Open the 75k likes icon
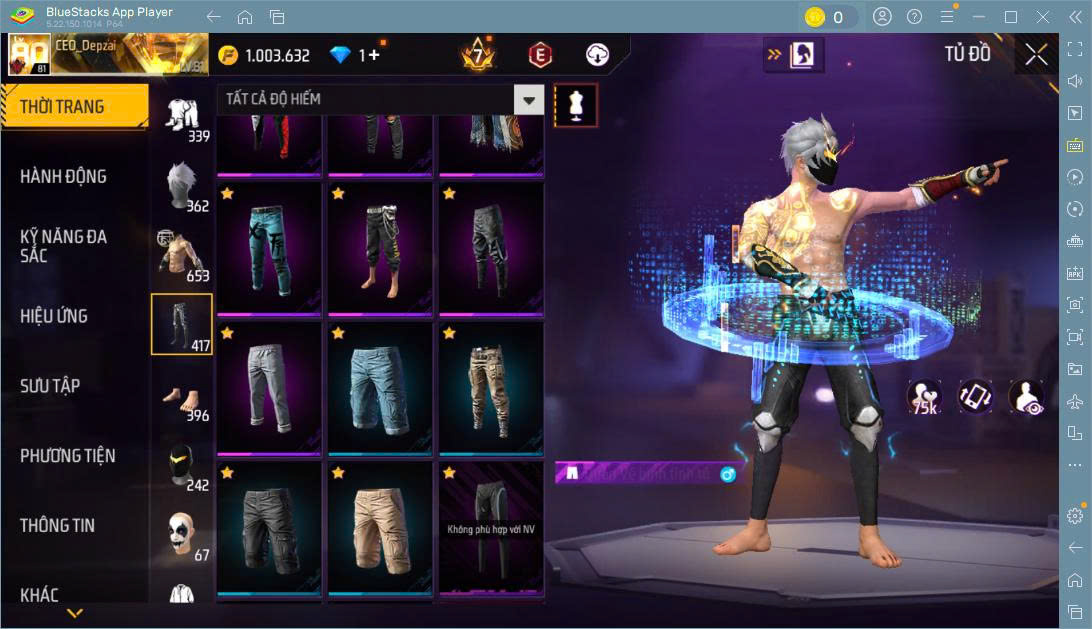Viewport: 1092px width, 629px height. (924, 397)
